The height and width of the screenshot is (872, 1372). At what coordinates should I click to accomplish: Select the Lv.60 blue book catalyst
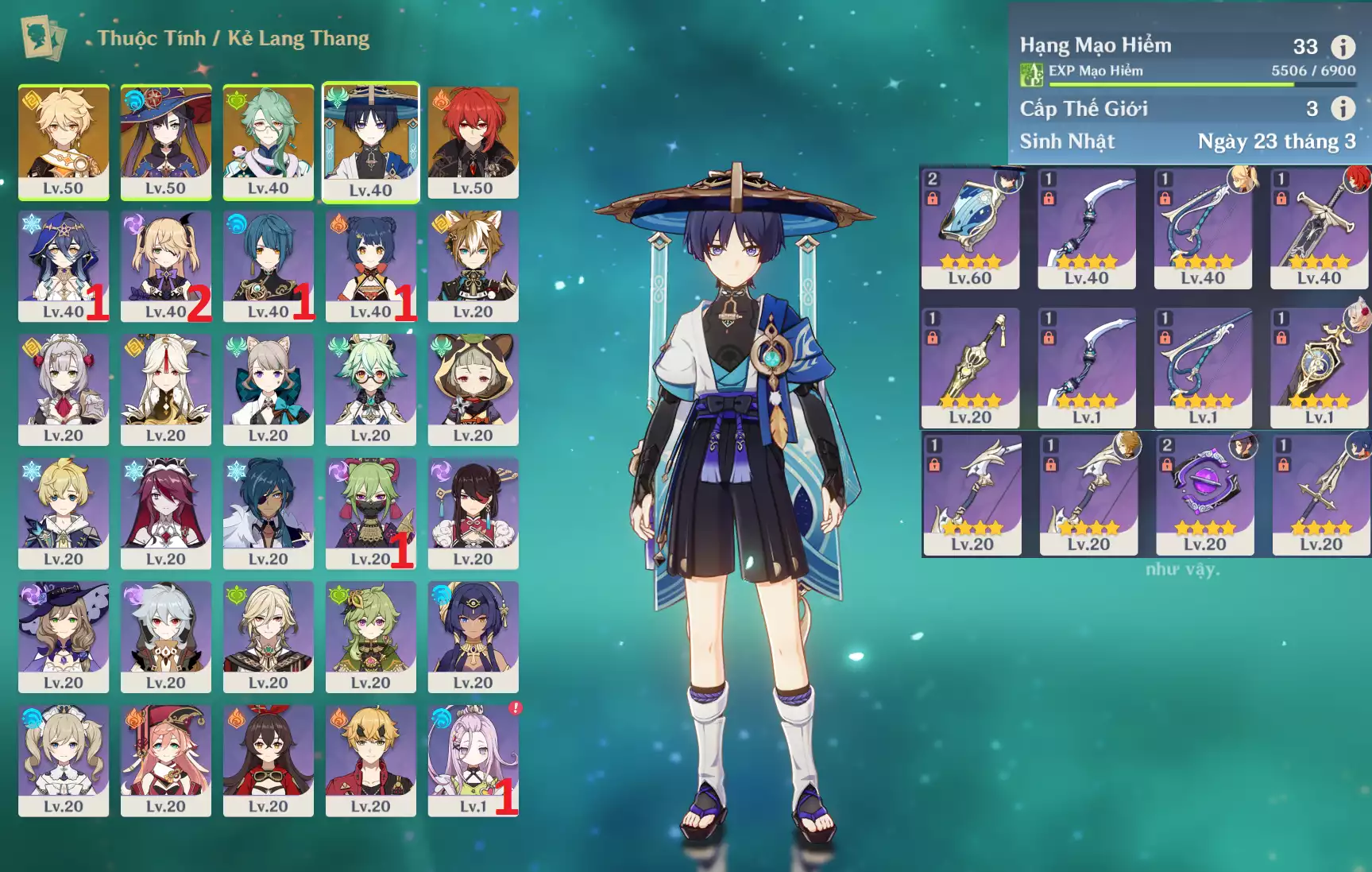pos(970,227)
